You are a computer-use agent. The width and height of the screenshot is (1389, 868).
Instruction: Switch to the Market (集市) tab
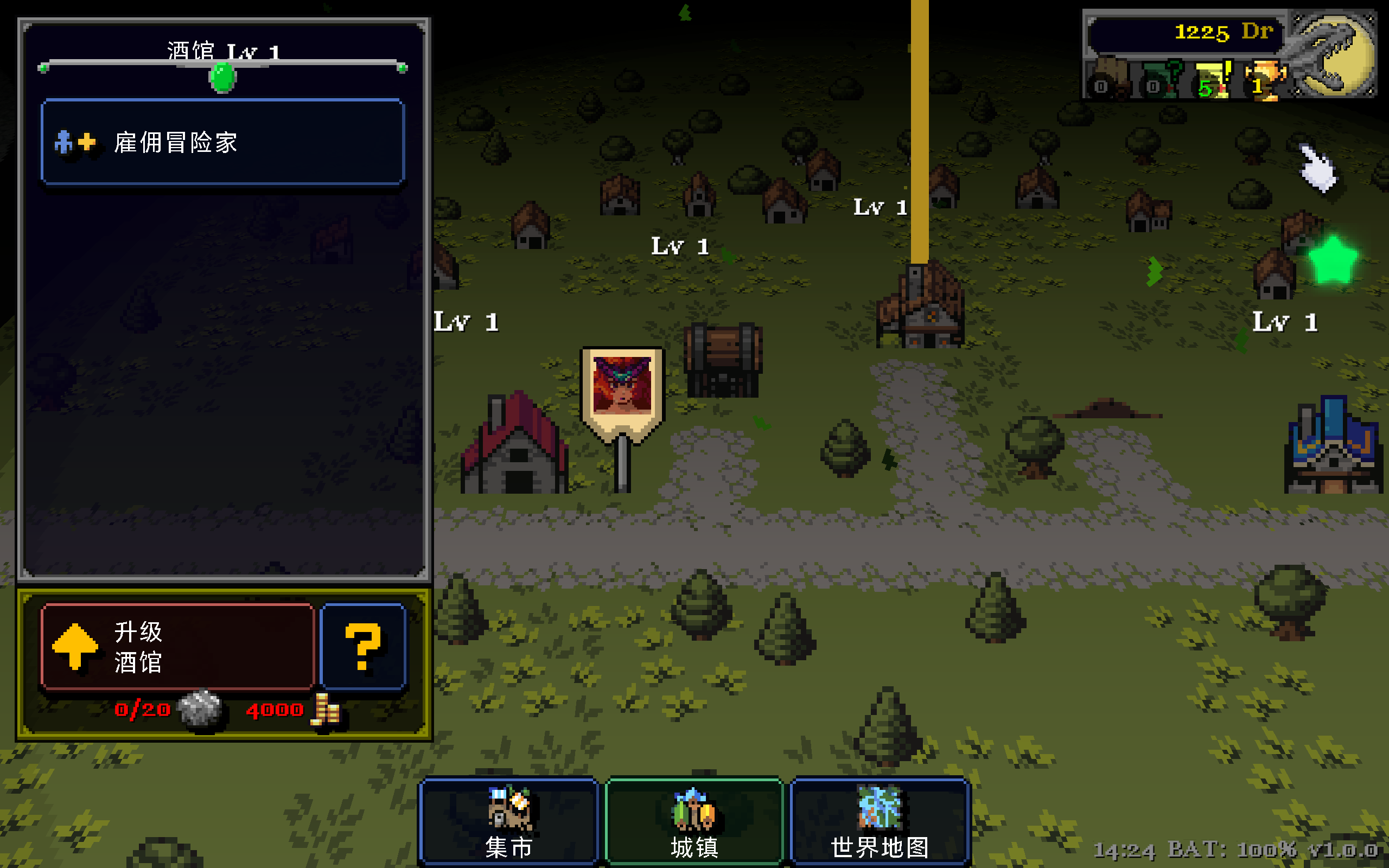tap(508, 821)
